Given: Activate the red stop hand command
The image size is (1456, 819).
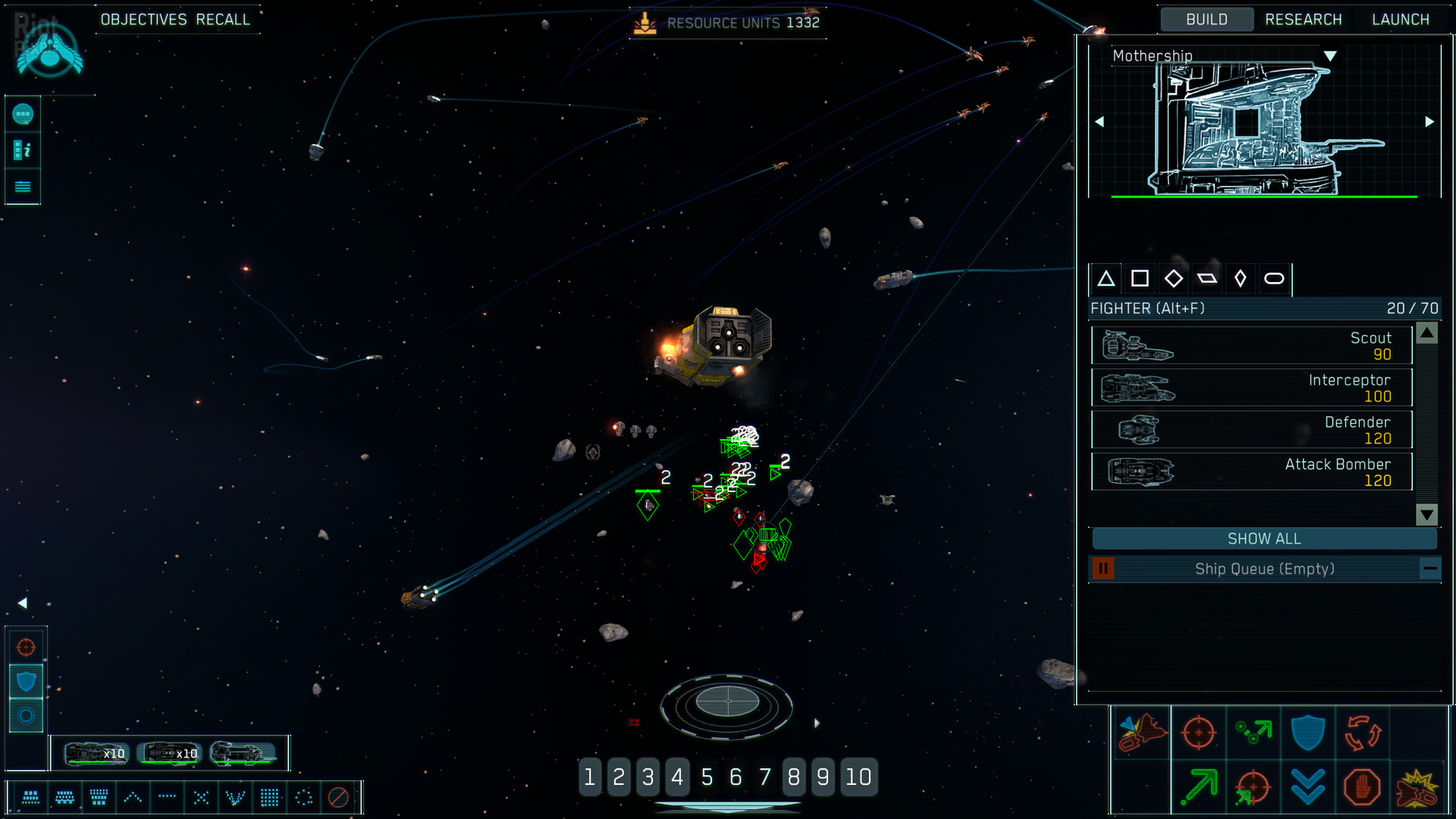Looking at the screenshot, I should (x=1362, y=787).
